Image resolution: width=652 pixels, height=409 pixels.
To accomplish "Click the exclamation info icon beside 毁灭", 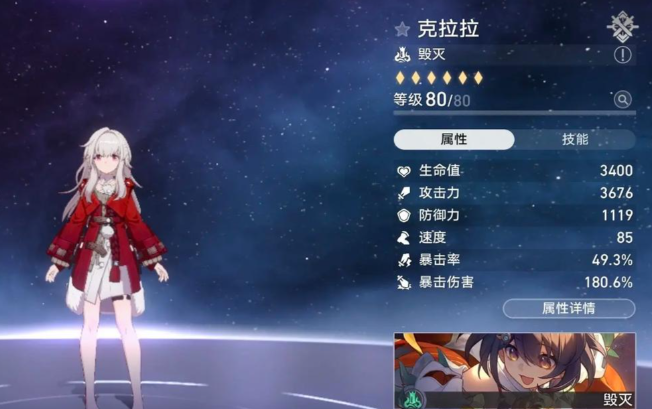I will (x=622, y=55).
